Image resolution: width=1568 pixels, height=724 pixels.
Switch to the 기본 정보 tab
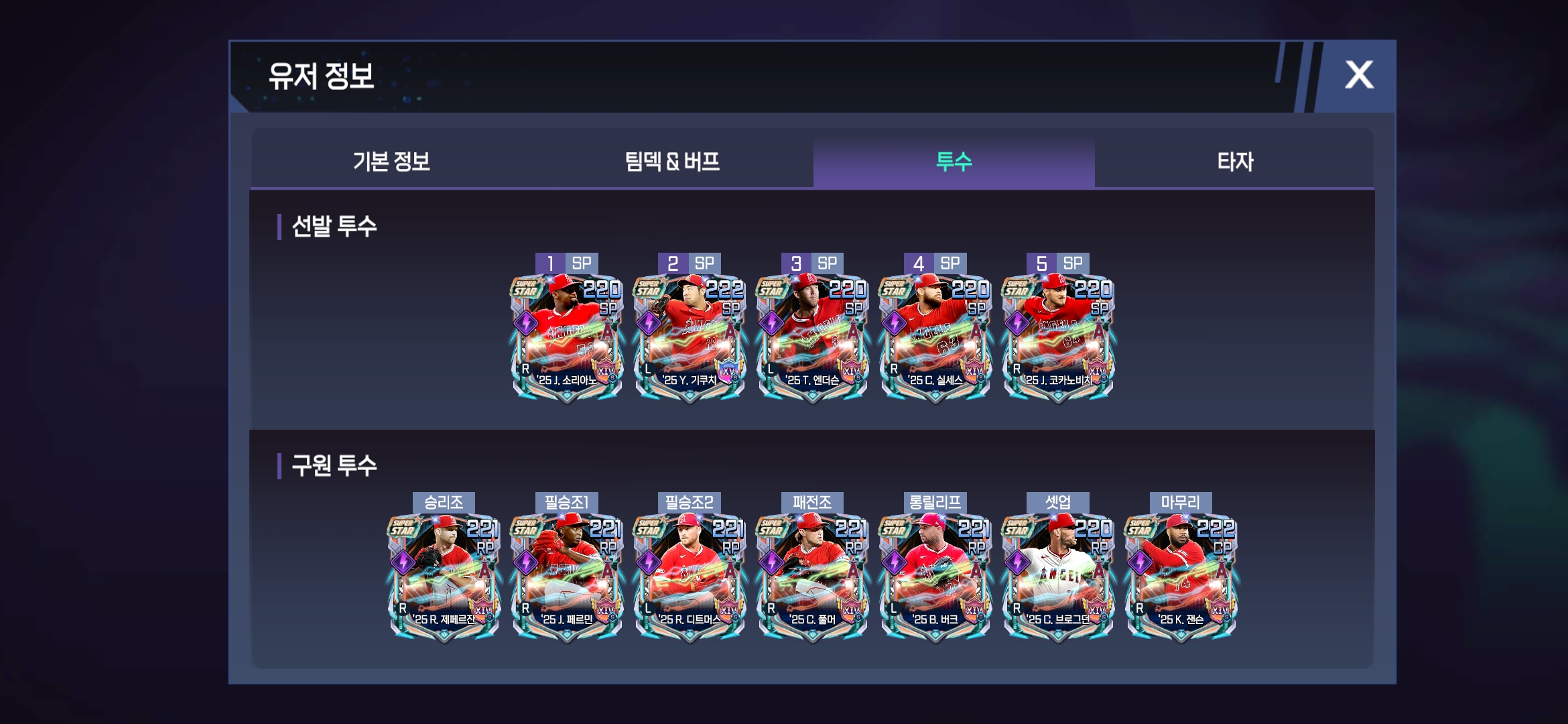(x=391, y=162)
